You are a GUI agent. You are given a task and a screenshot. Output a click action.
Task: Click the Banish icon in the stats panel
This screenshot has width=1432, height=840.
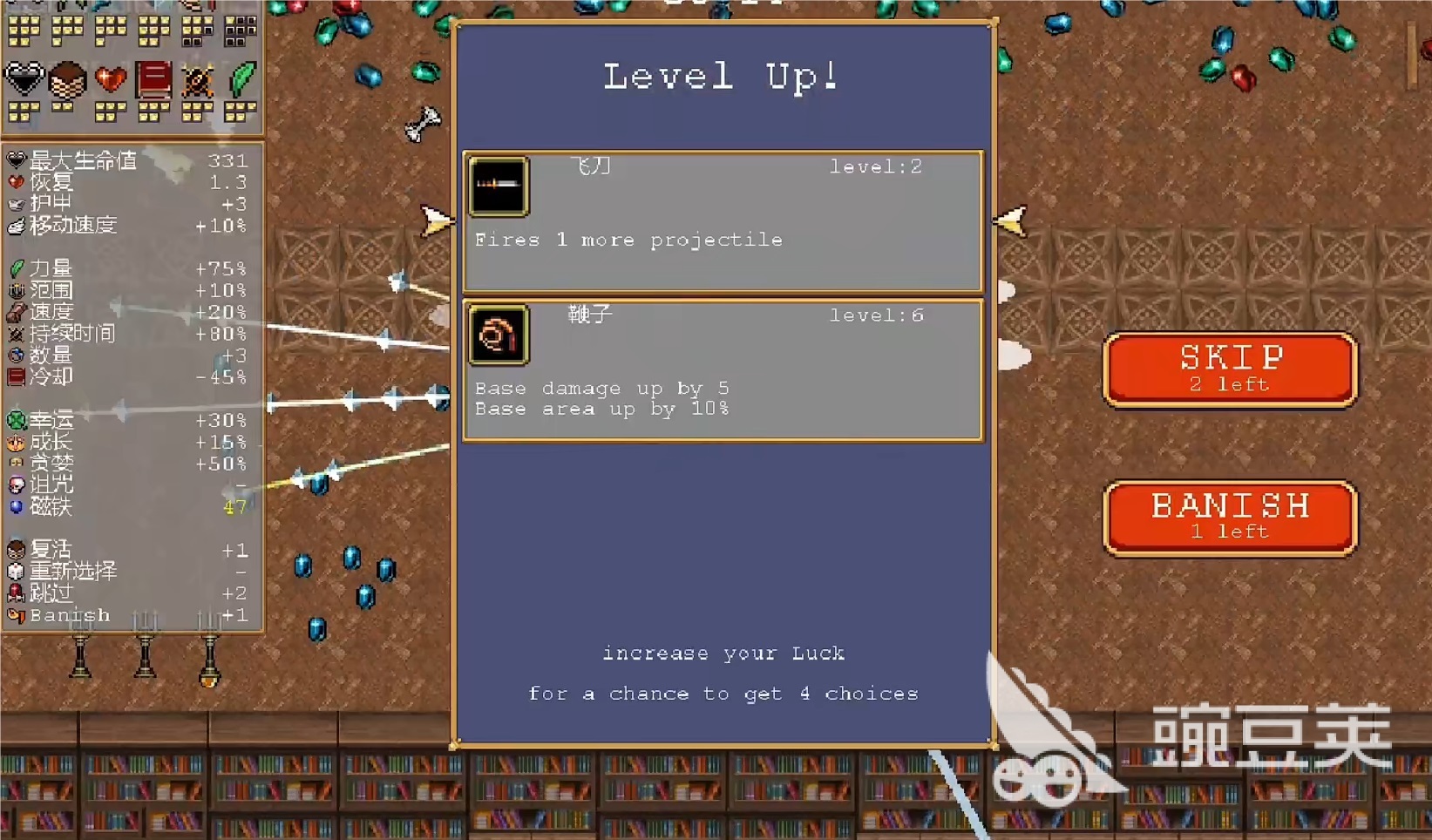(x=17, y=614)
